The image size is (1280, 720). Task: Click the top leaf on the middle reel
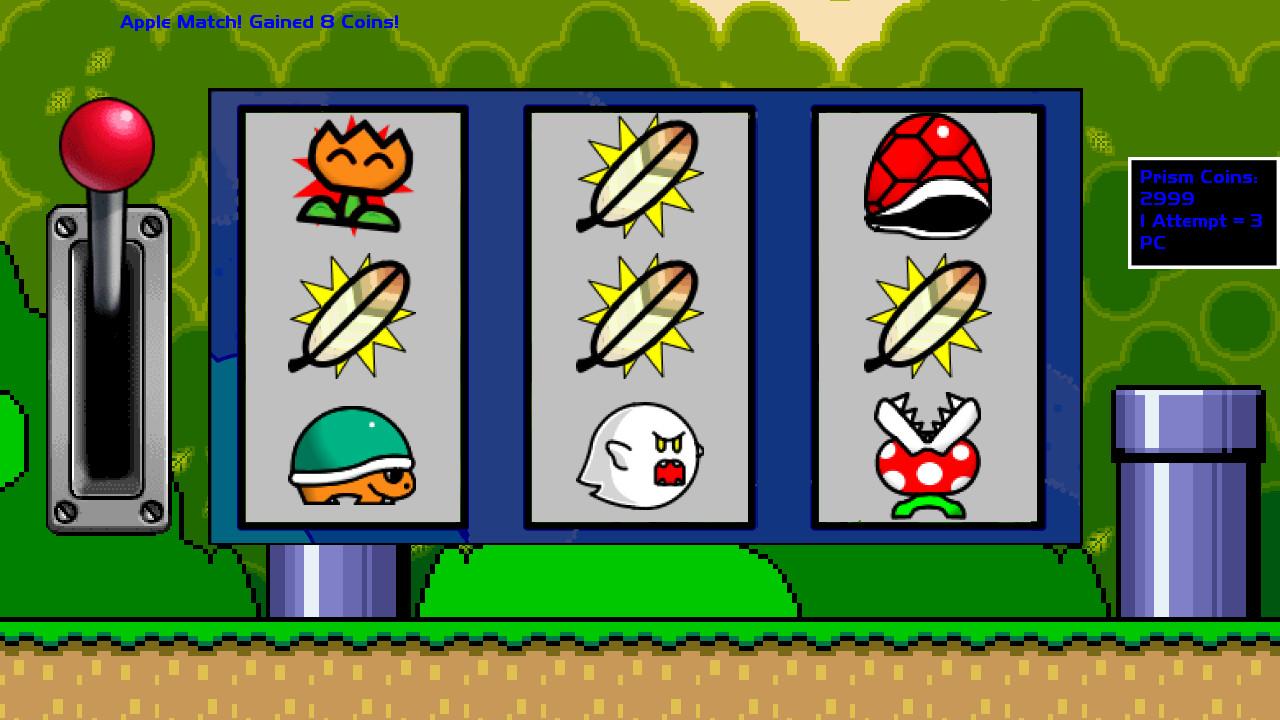pos(640,175)
